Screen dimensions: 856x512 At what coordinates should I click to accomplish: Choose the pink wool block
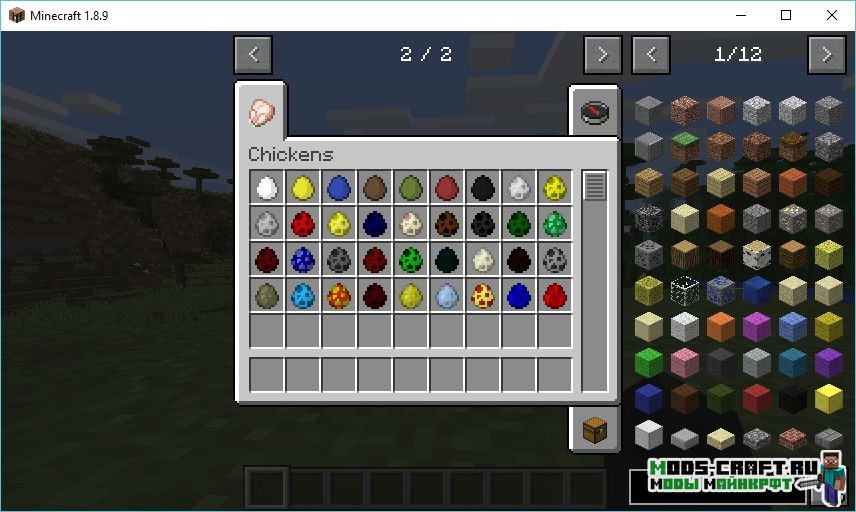(684, 362)
